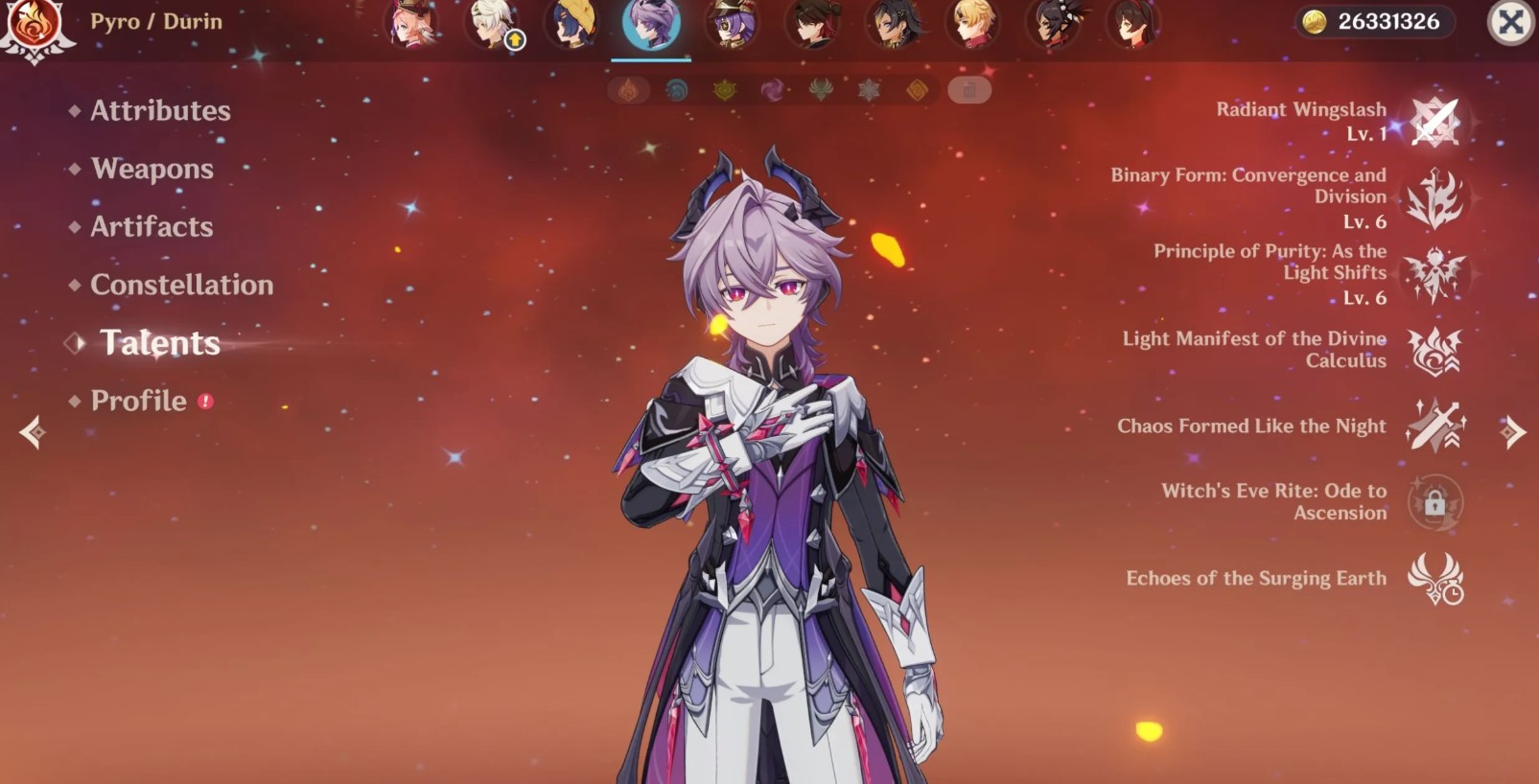The height and width of the screenshot is (784, 1539).
Task: Pick the blonde character portrait
Action: click(973, 24)
